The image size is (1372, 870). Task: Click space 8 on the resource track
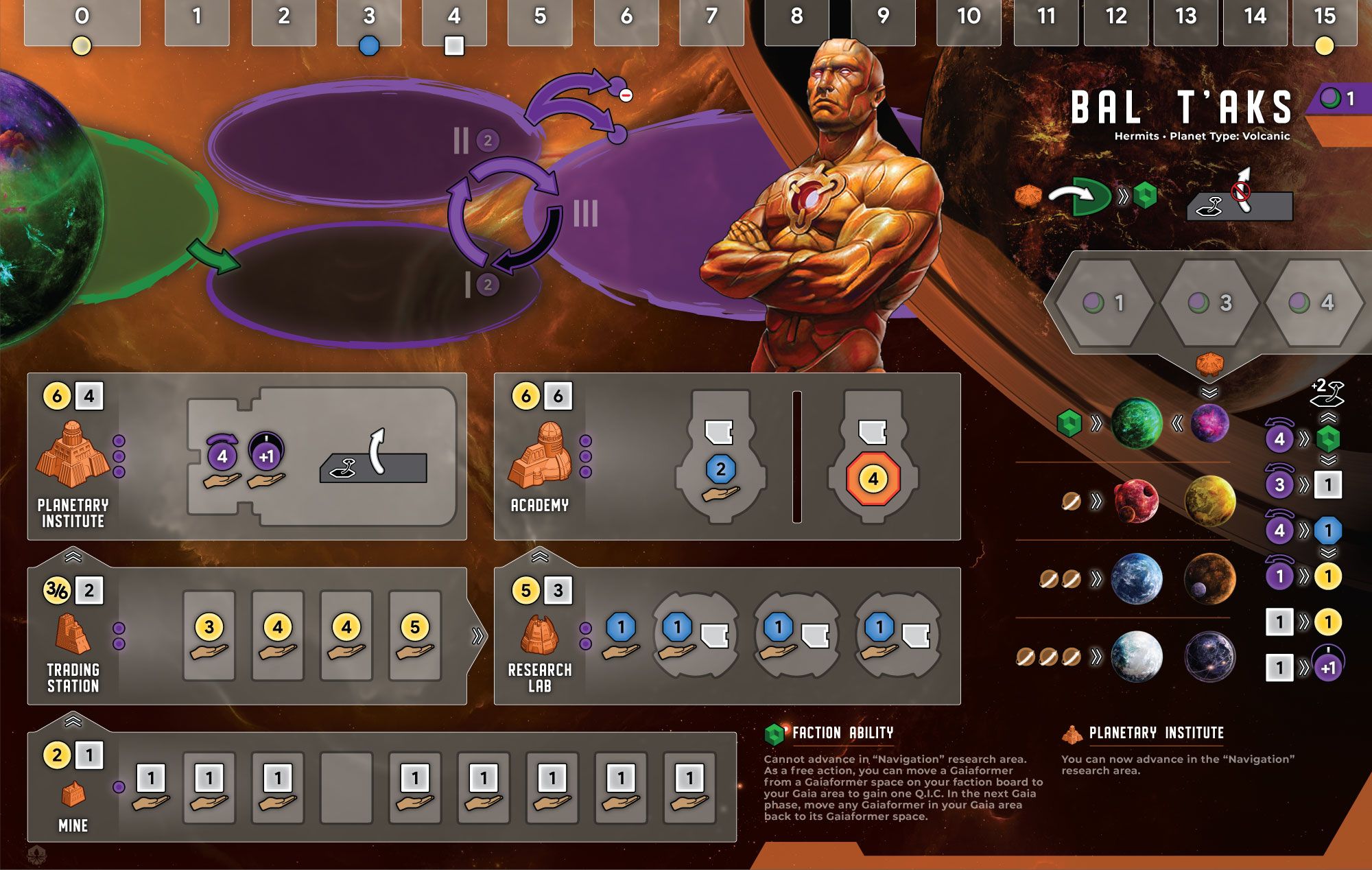796,21
